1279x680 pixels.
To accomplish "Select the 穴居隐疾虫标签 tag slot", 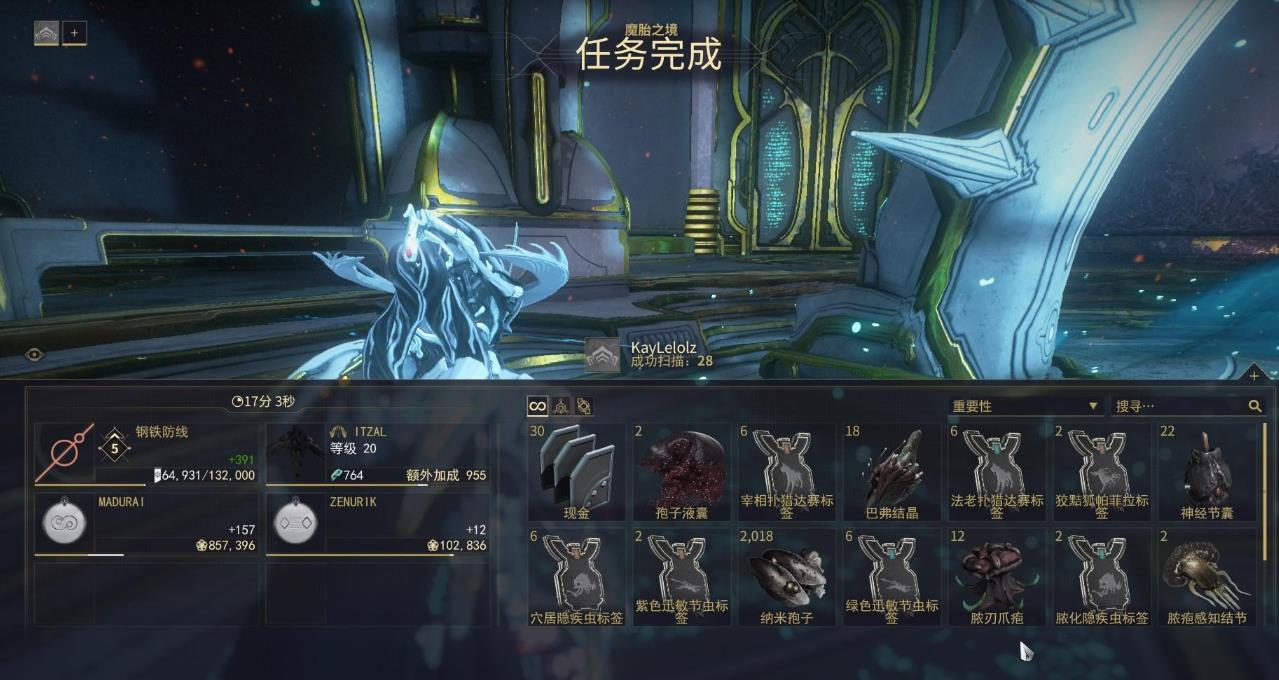I will (x=577, y=577).
